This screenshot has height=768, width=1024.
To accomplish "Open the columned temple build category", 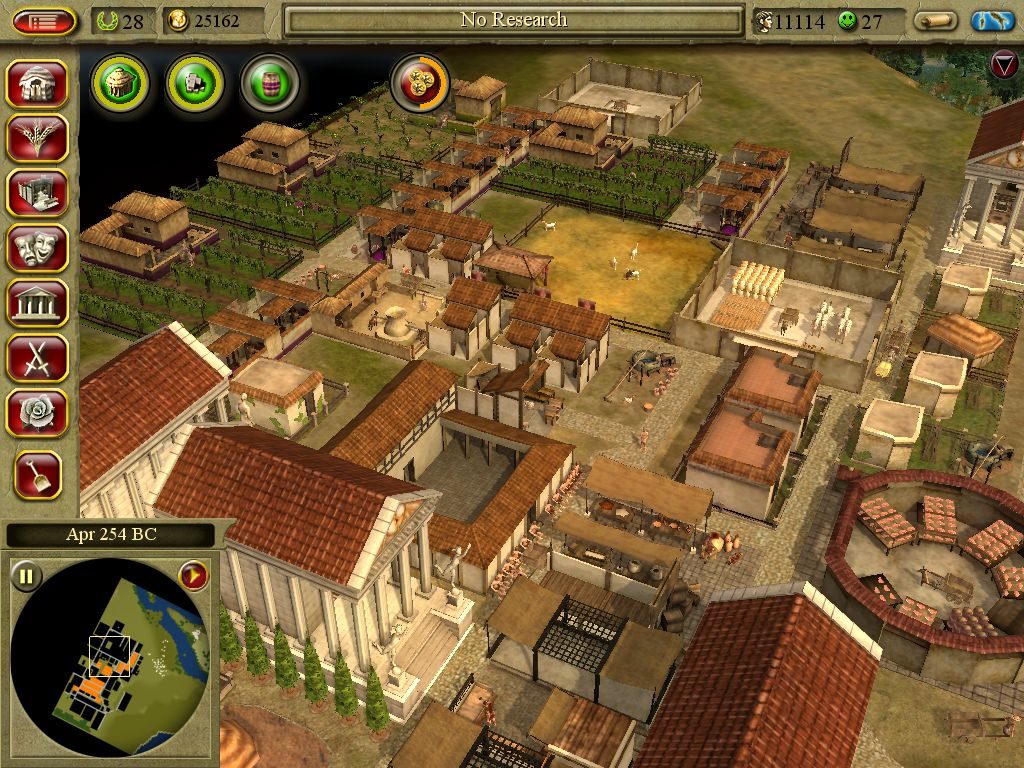I will coord(39,302).
